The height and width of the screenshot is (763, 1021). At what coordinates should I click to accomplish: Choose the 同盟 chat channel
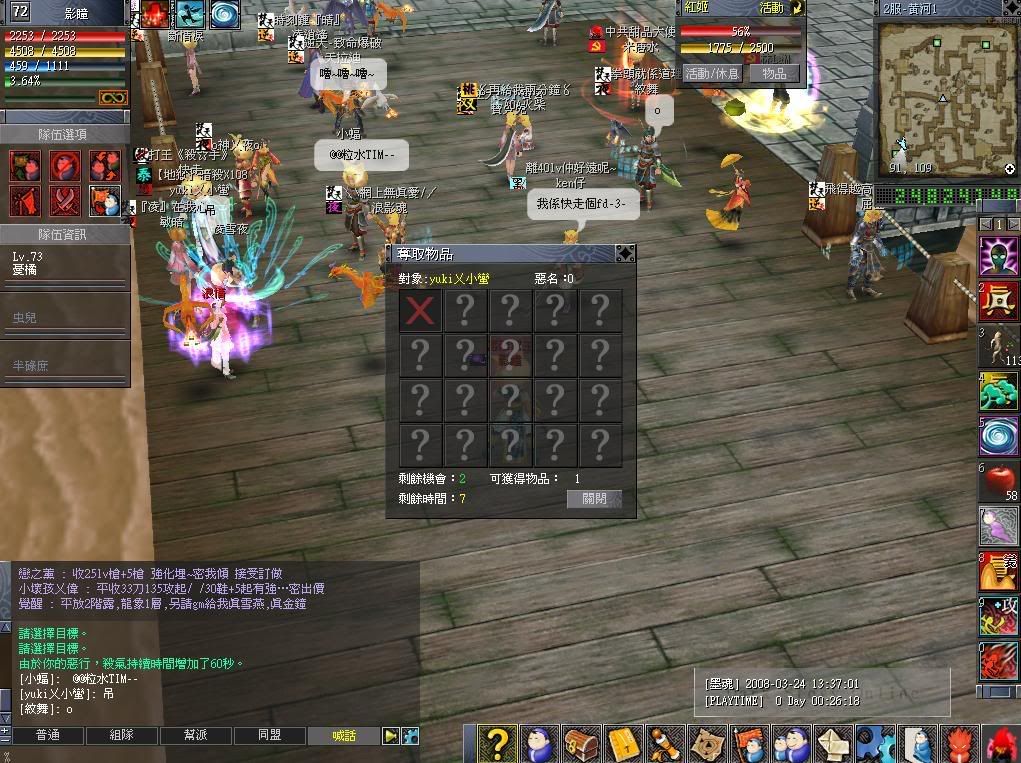pyautogui.click(x=269, y=735)
